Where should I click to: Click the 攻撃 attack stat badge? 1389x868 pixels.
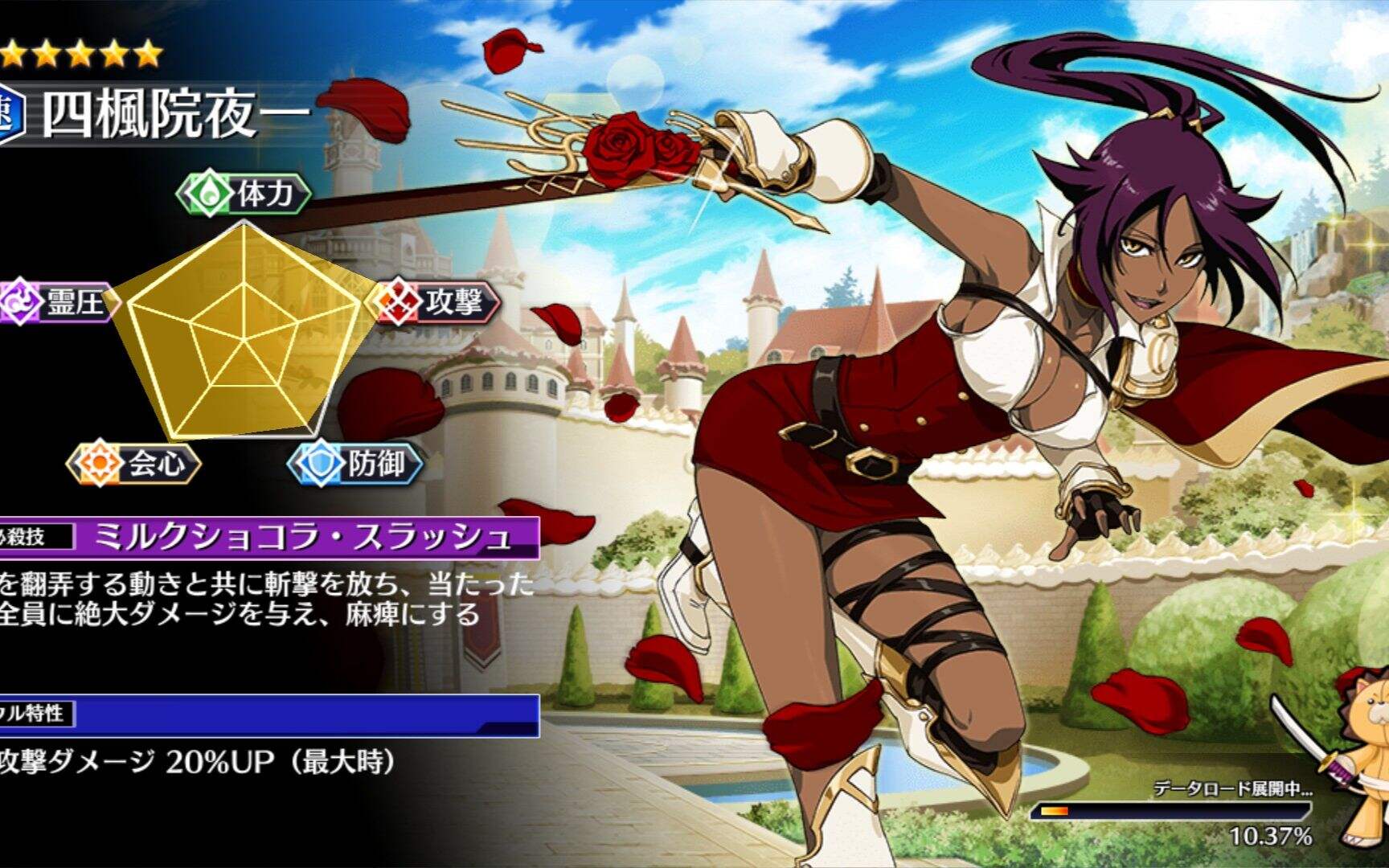(436, 302)
